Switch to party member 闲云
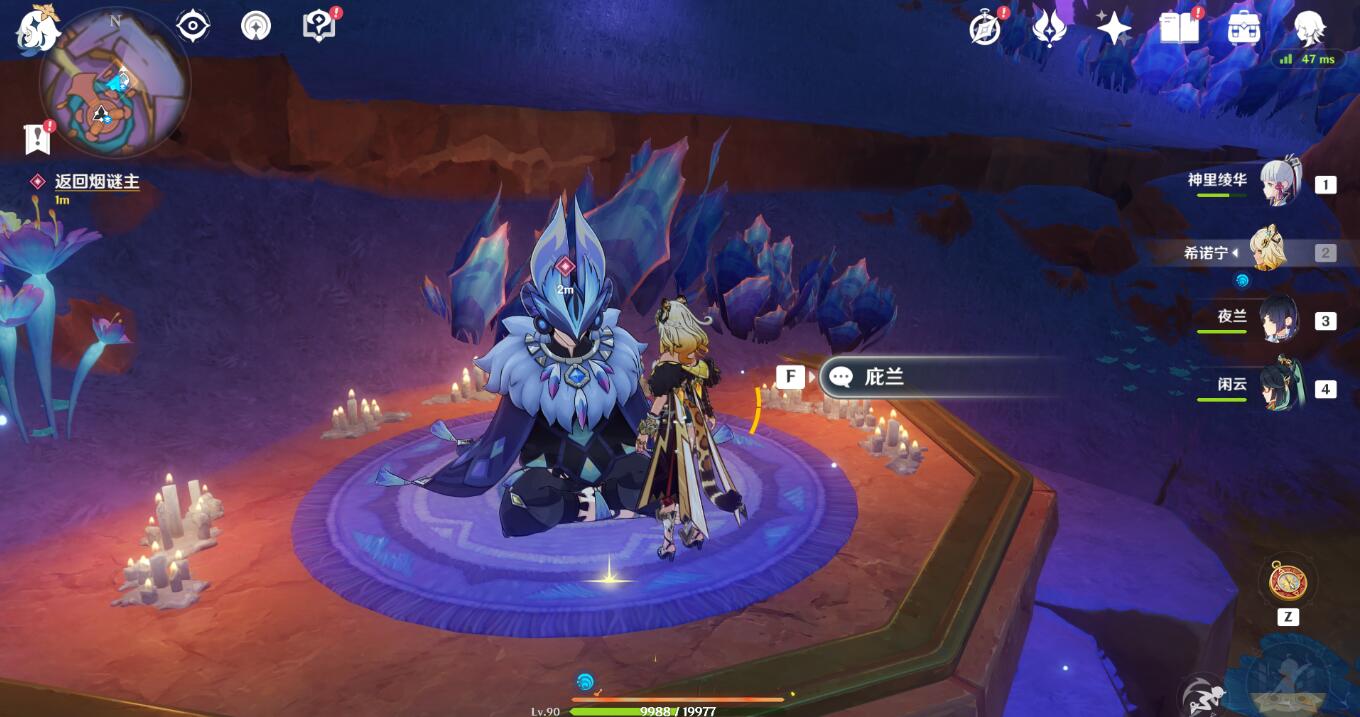 coord(1279,388)
